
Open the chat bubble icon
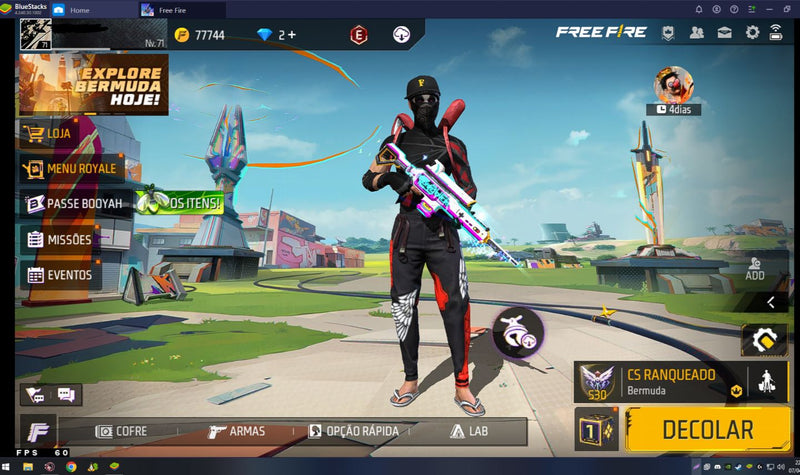[66, 395]
